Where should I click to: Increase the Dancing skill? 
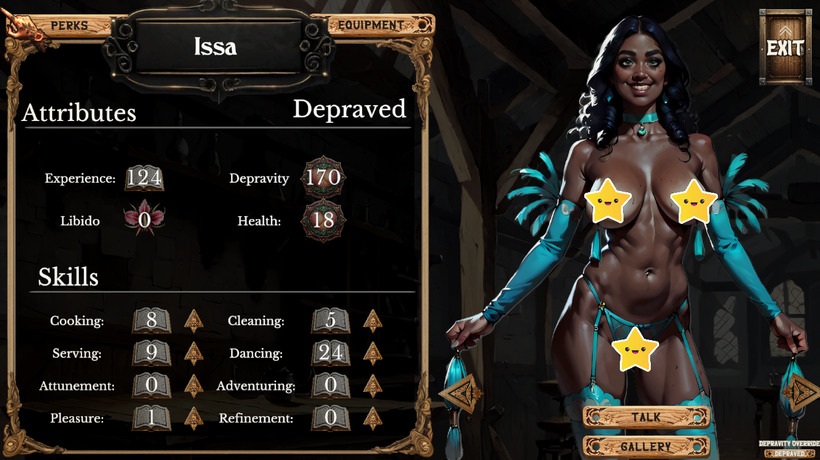[372, 353]
